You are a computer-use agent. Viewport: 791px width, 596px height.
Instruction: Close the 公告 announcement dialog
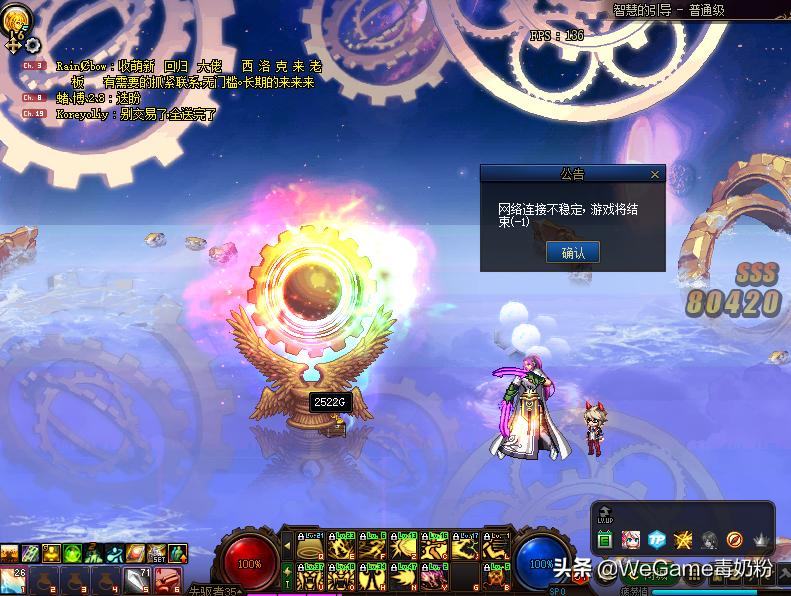655,174
